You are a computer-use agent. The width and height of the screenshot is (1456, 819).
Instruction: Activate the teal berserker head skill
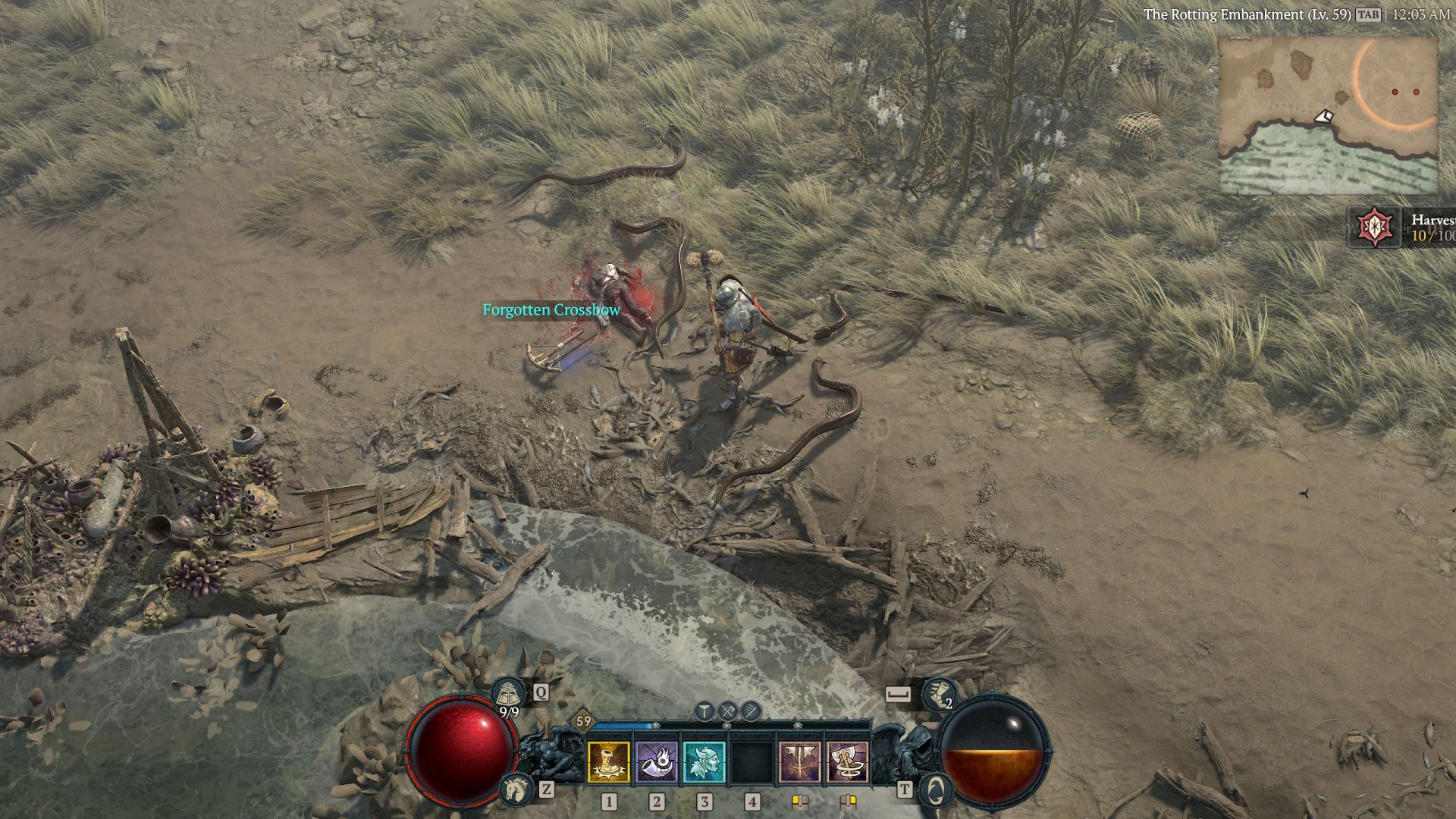(x=704, y=762)
